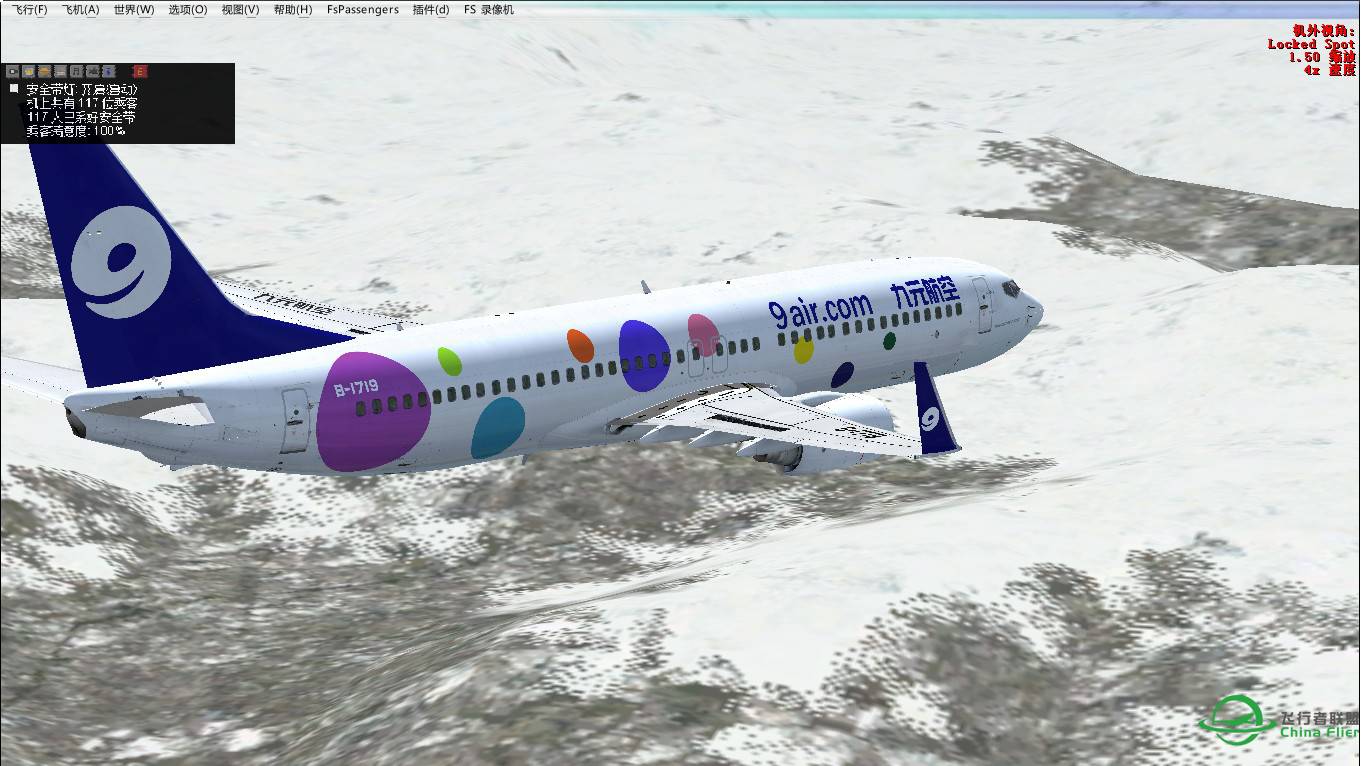Click the Locked Spot view label
Image resolution: width=1365 pixels, height=766 pixels.
[1312, 44]
